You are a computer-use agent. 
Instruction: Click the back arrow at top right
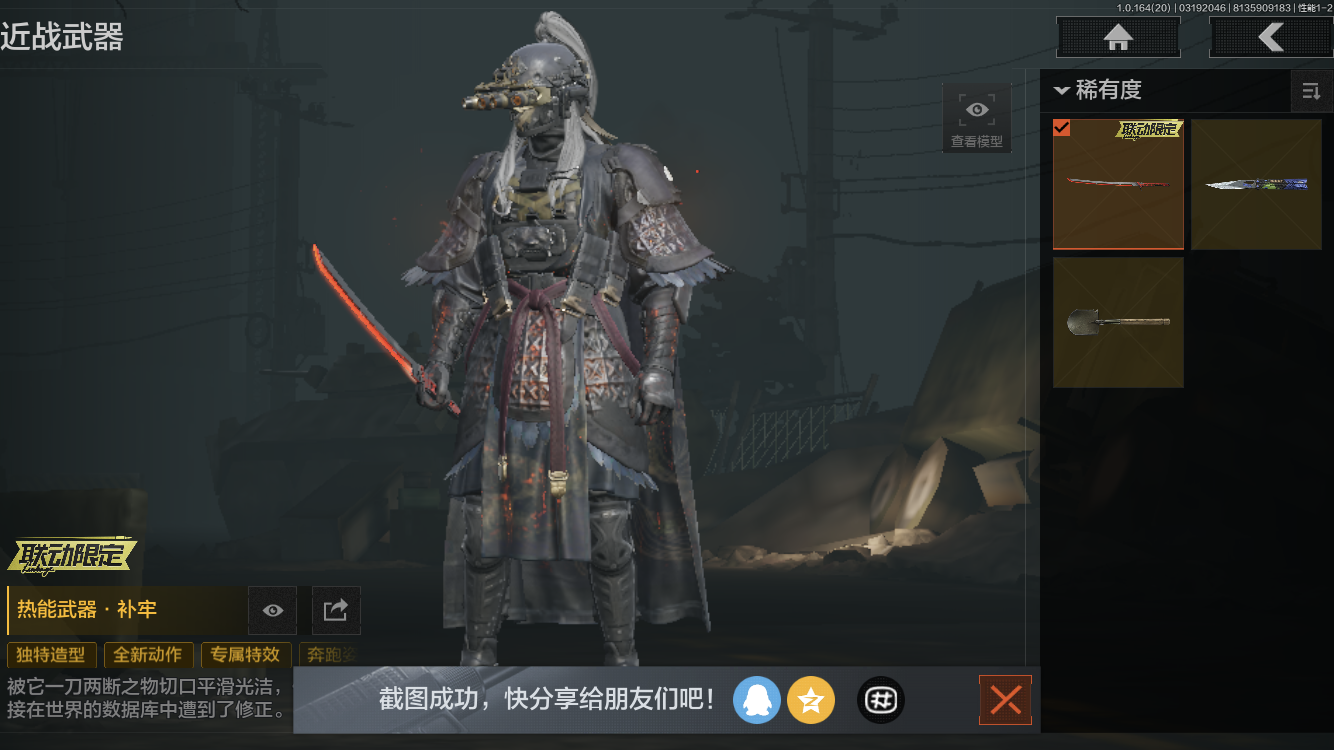pyautogui.click(x=1270, y=37)
